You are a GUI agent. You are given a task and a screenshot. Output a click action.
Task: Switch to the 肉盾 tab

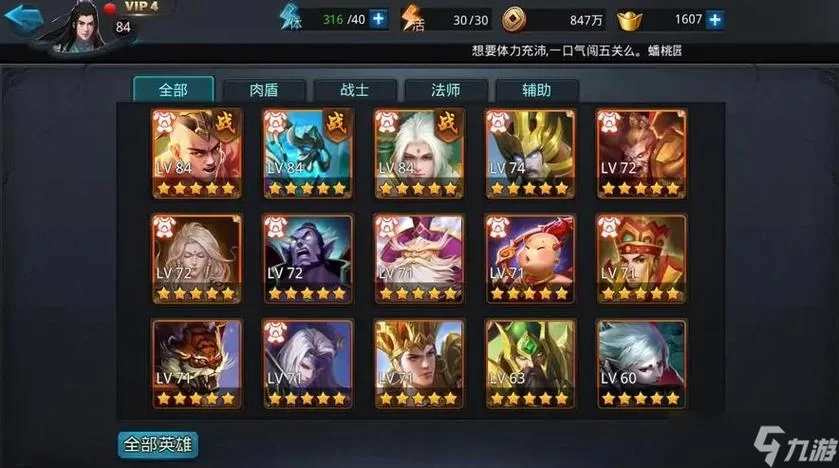(264, 89)
